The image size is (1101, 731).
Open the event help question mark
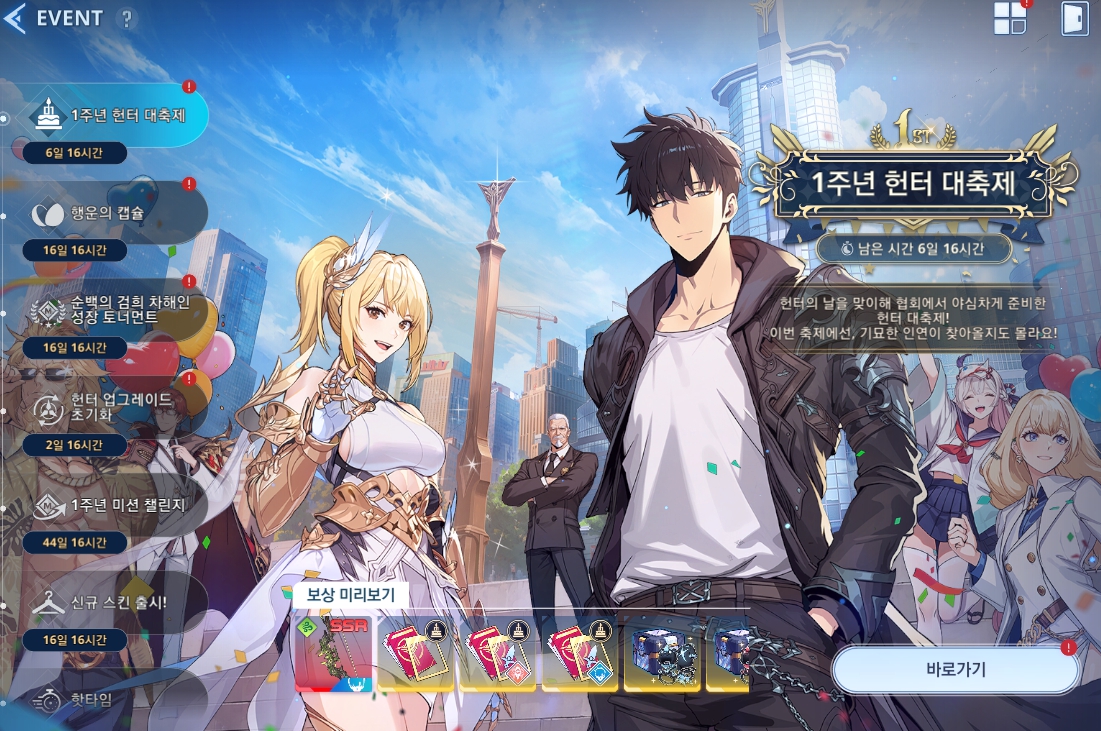click(126, 18)
